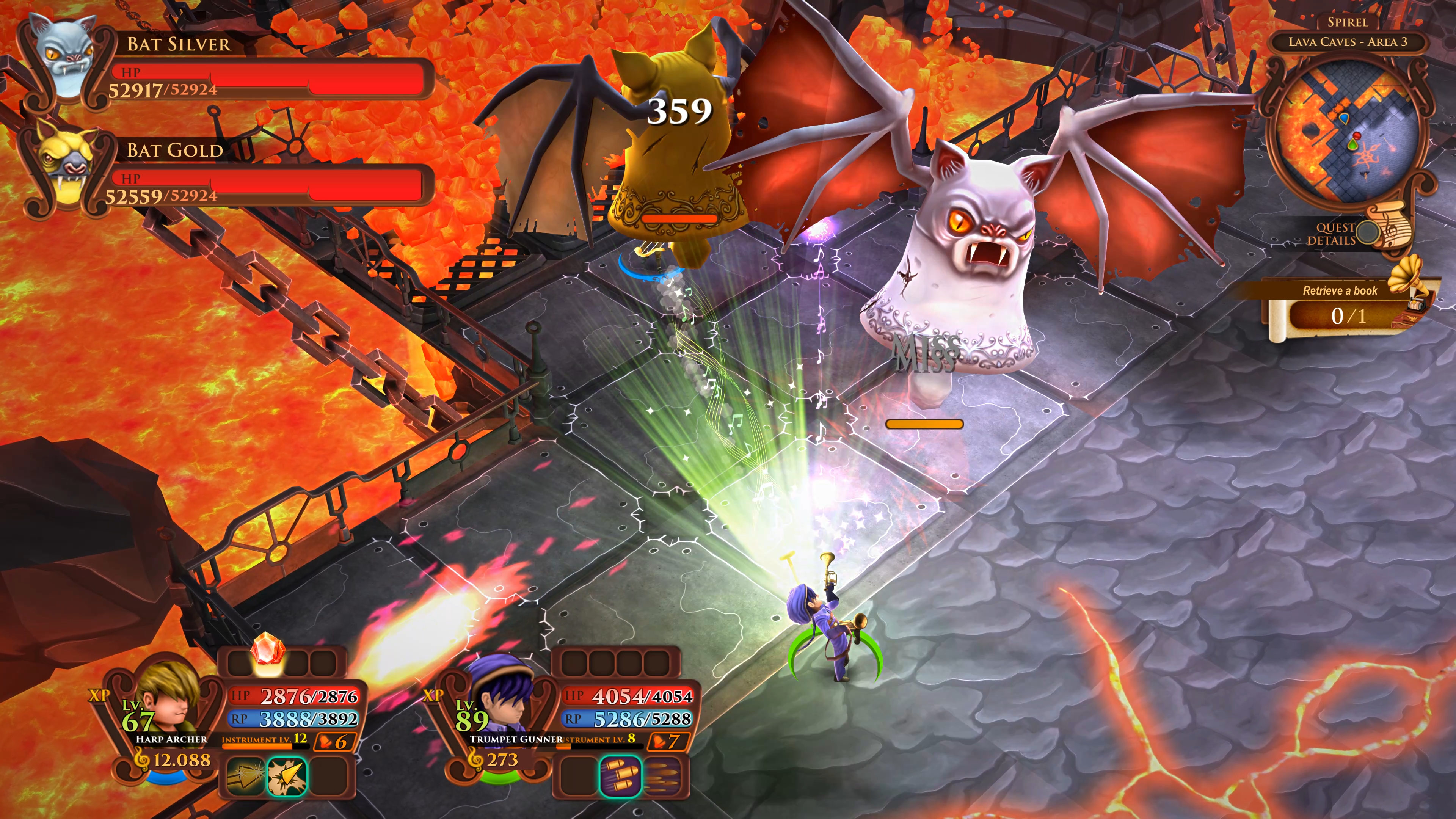Activate the highlighted golden arrowhead burst skill
Screen dimensions: 1456x819
click(x=287, y=776)
